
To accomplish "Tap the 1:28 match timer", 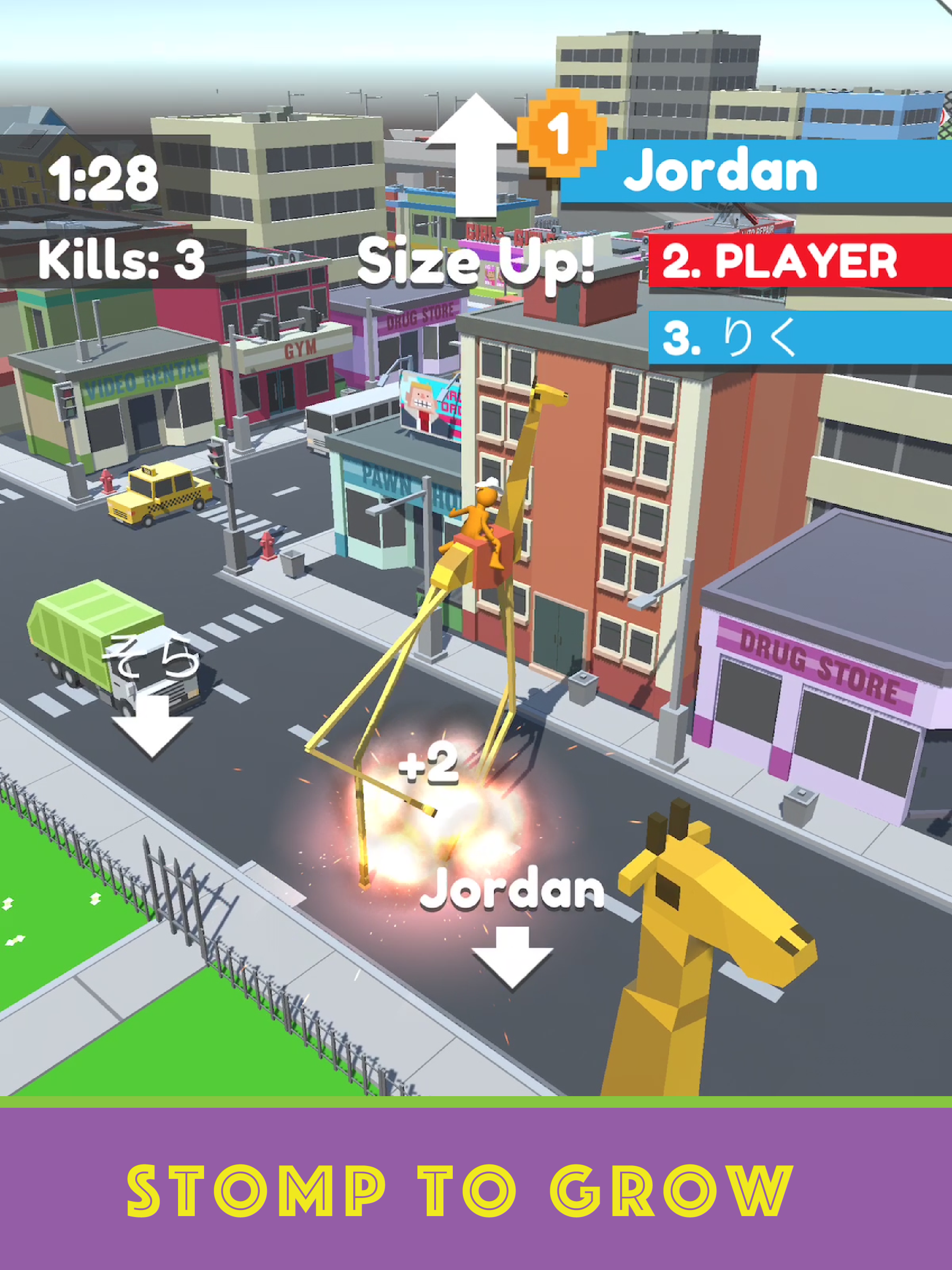I will pyautogui.click(x=103, y=178).
